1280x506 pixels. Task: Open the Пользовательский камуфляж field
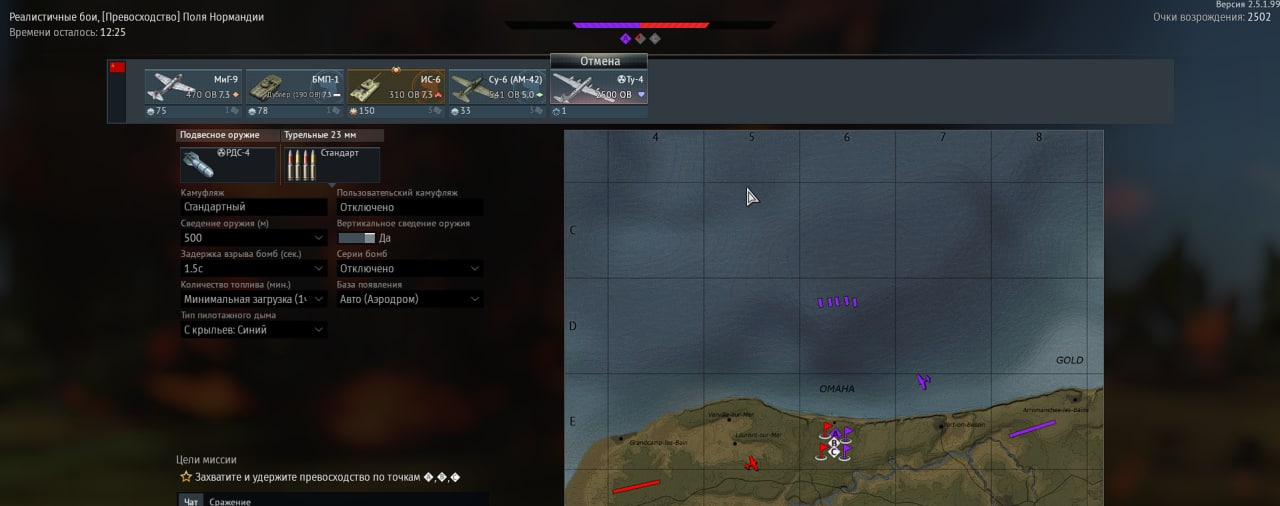tap(409, 207)
